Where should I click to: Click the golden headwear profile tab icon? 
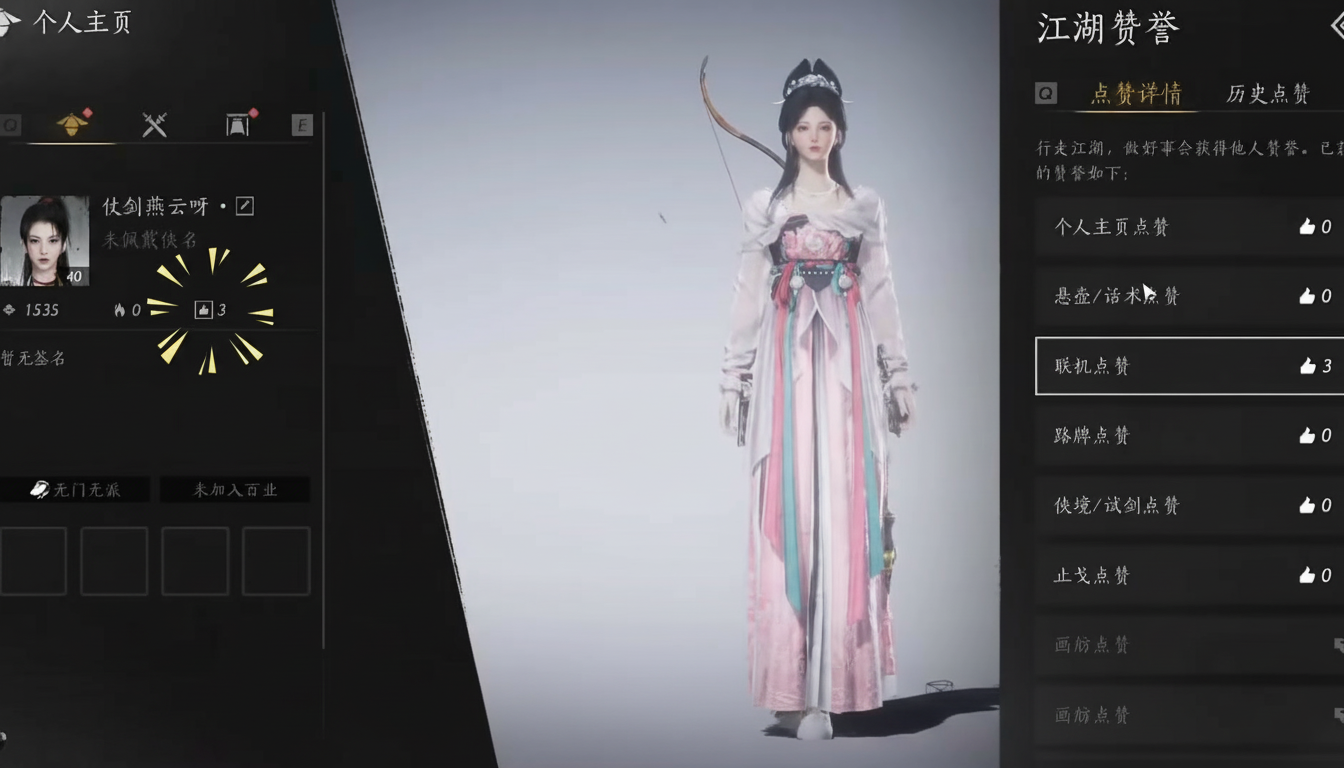coord(72,124)
